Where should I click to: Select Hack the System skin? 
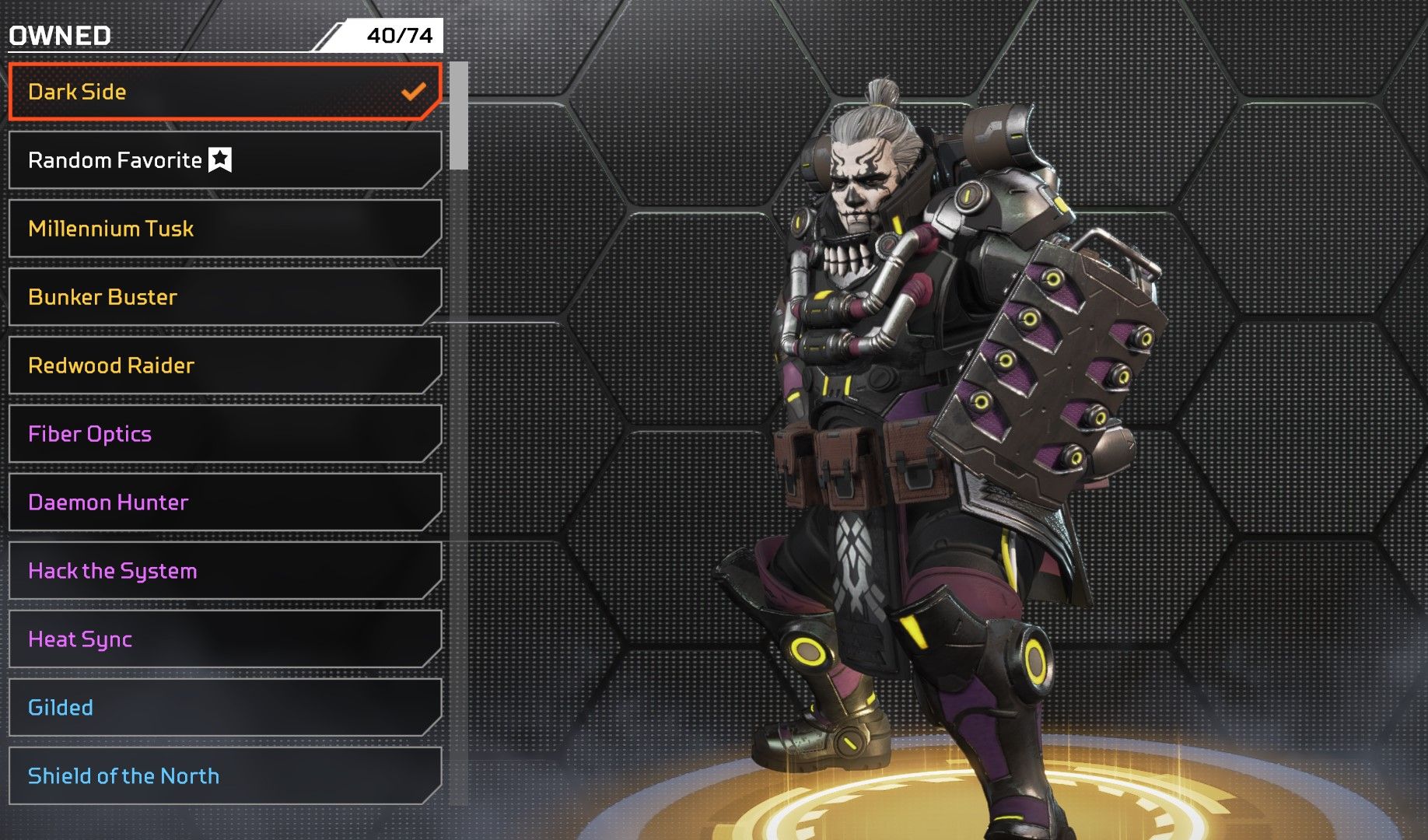coord(224,571)
